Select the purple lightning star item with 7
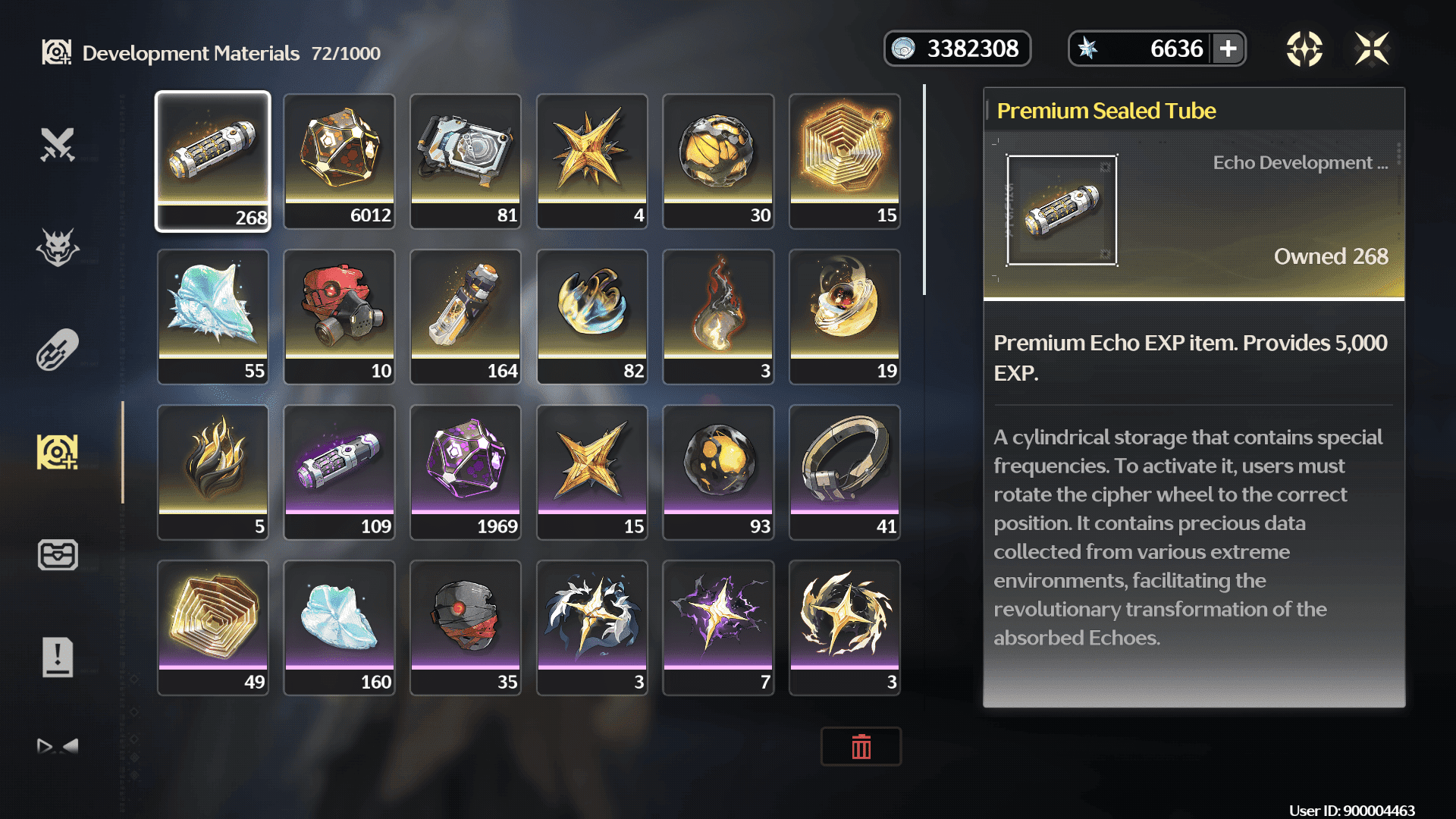The width and height of the screenshot is (1456, 819). coord(718,627)
